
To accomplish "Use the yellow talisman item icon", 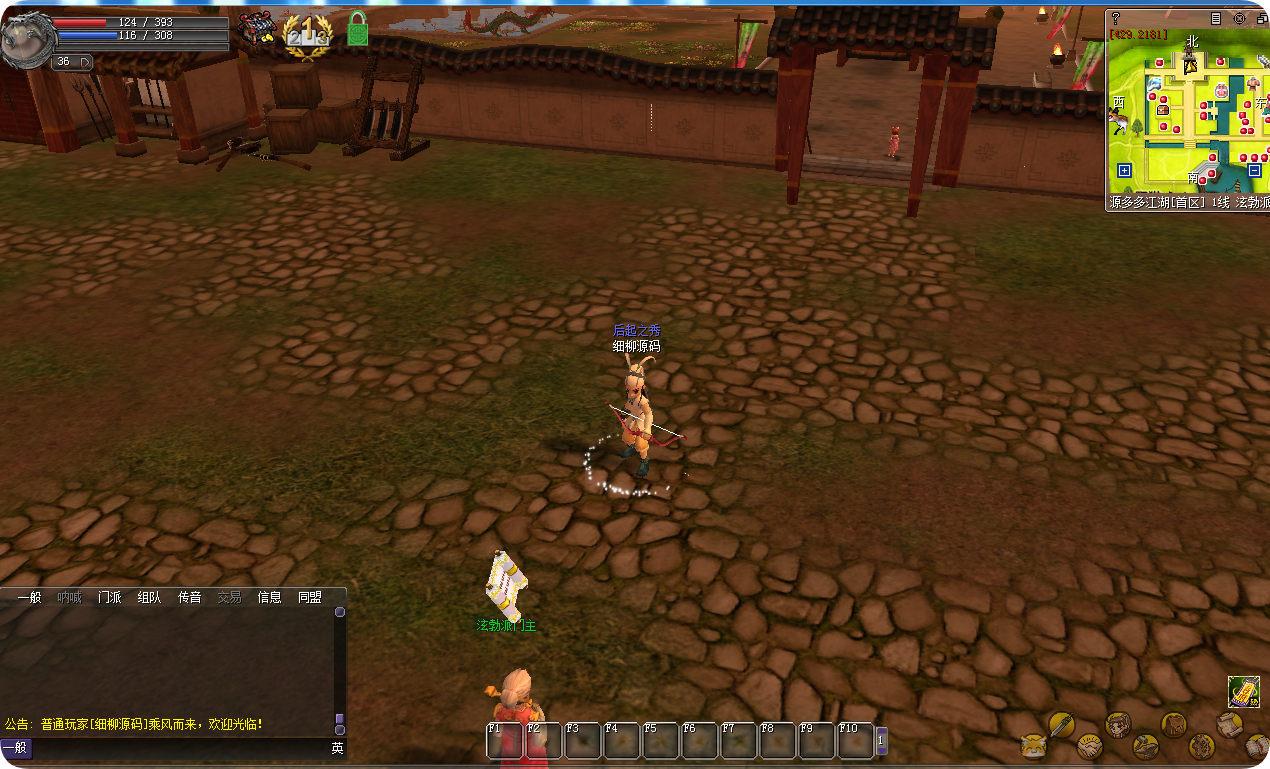I will point(1244,691).
